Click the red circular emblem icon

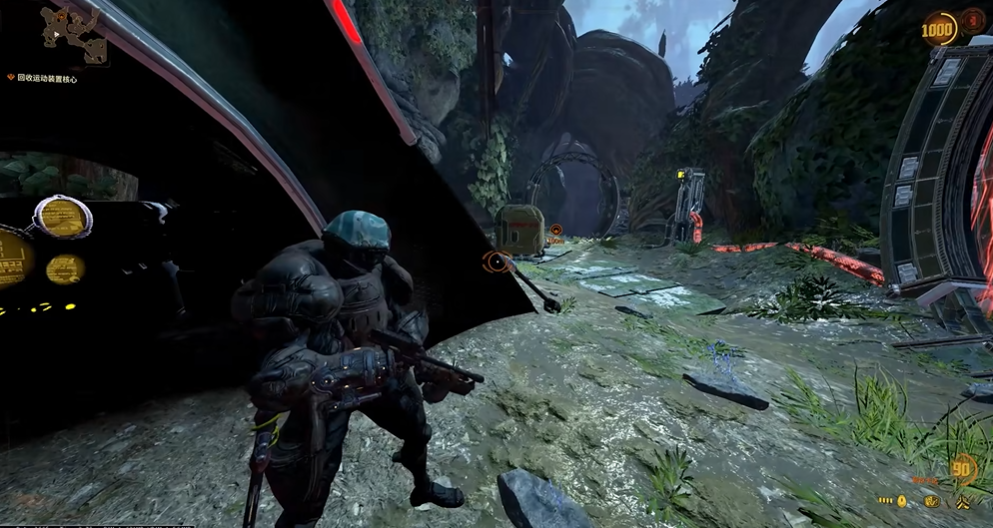point(972,21)
